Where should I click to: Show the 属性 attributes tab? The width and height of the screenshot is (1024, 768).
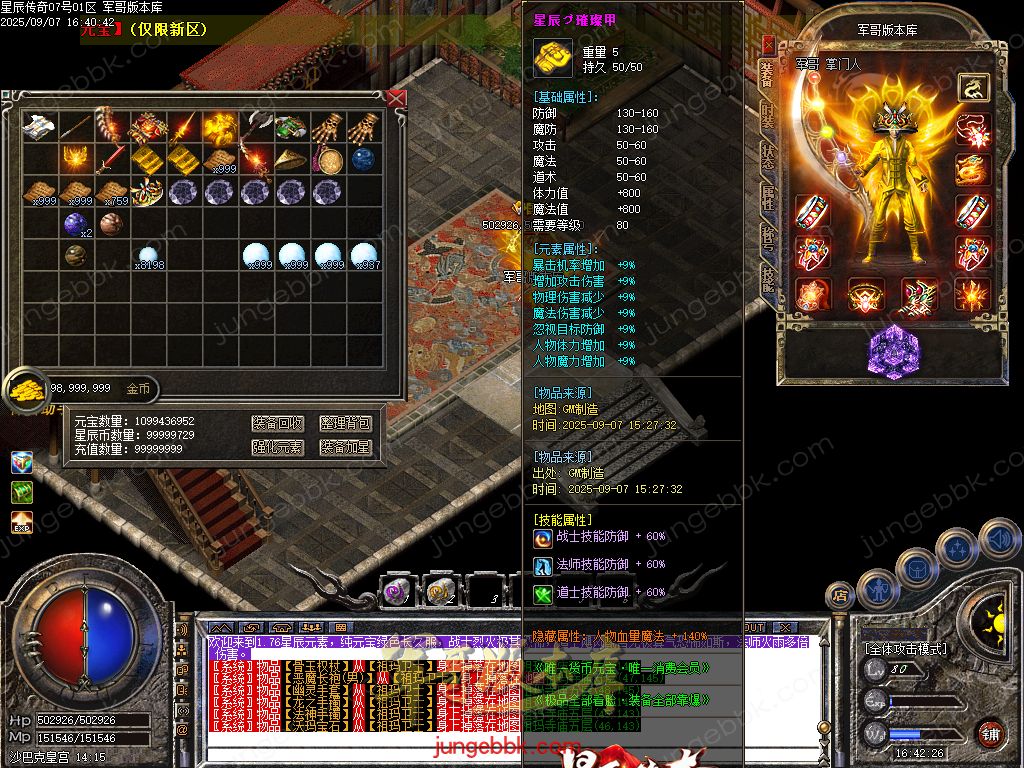click(x=768, y=197)
